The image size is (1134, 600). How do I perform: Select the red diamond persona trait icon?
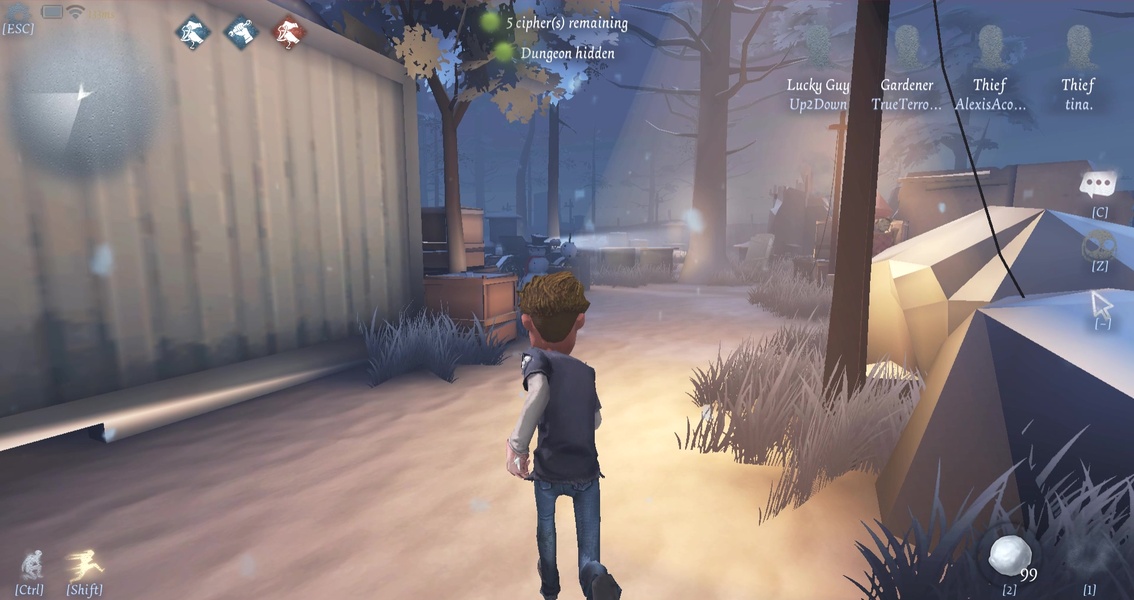(x=289, y=32)
